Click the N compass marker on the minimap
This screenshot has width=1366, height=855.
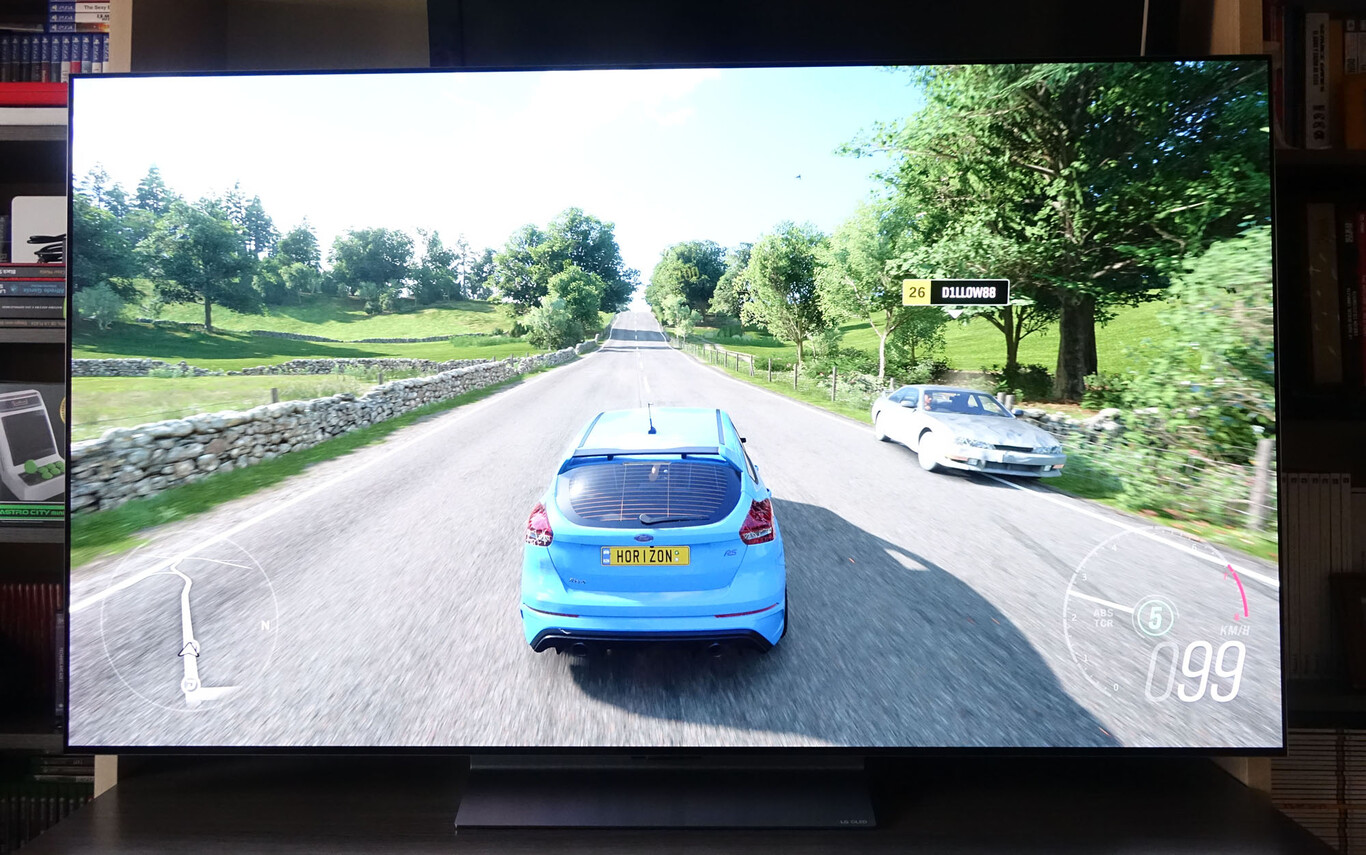265,625
